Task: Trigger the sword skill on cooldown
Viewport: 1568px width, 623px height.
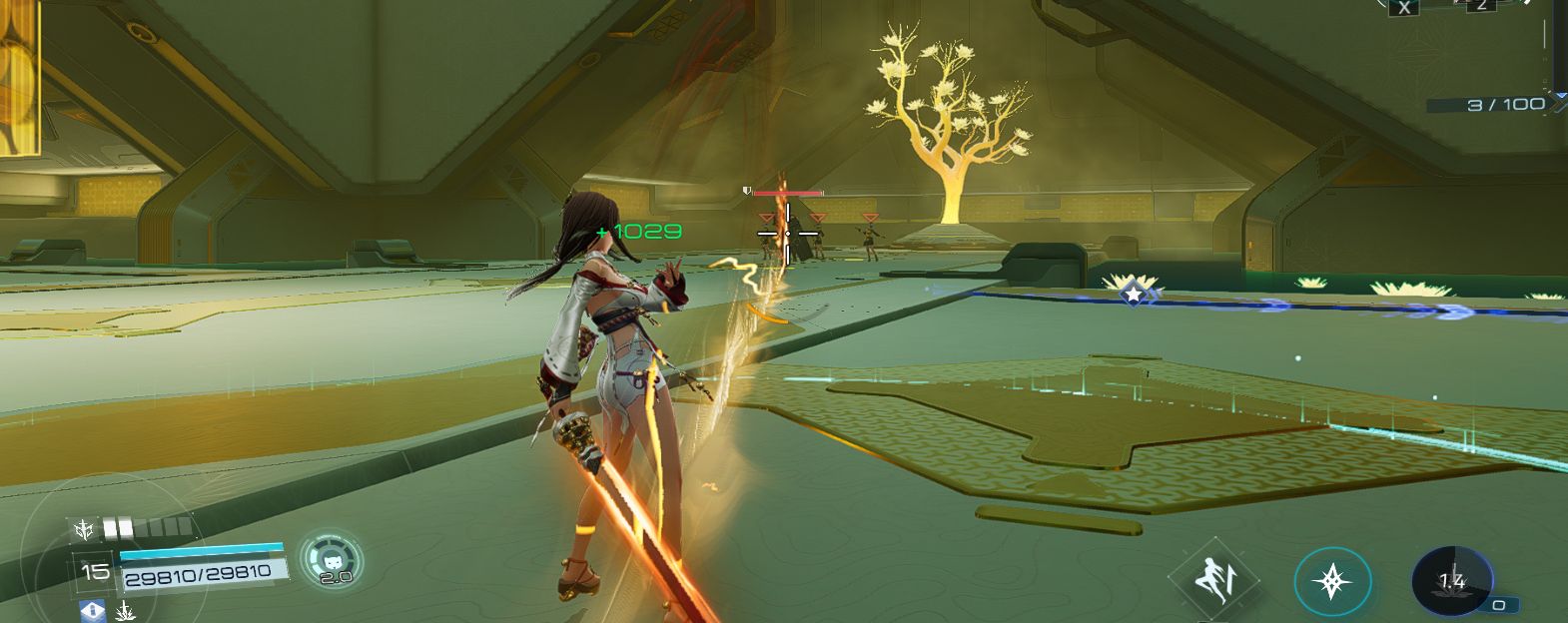Action: tap(1451, 581)
